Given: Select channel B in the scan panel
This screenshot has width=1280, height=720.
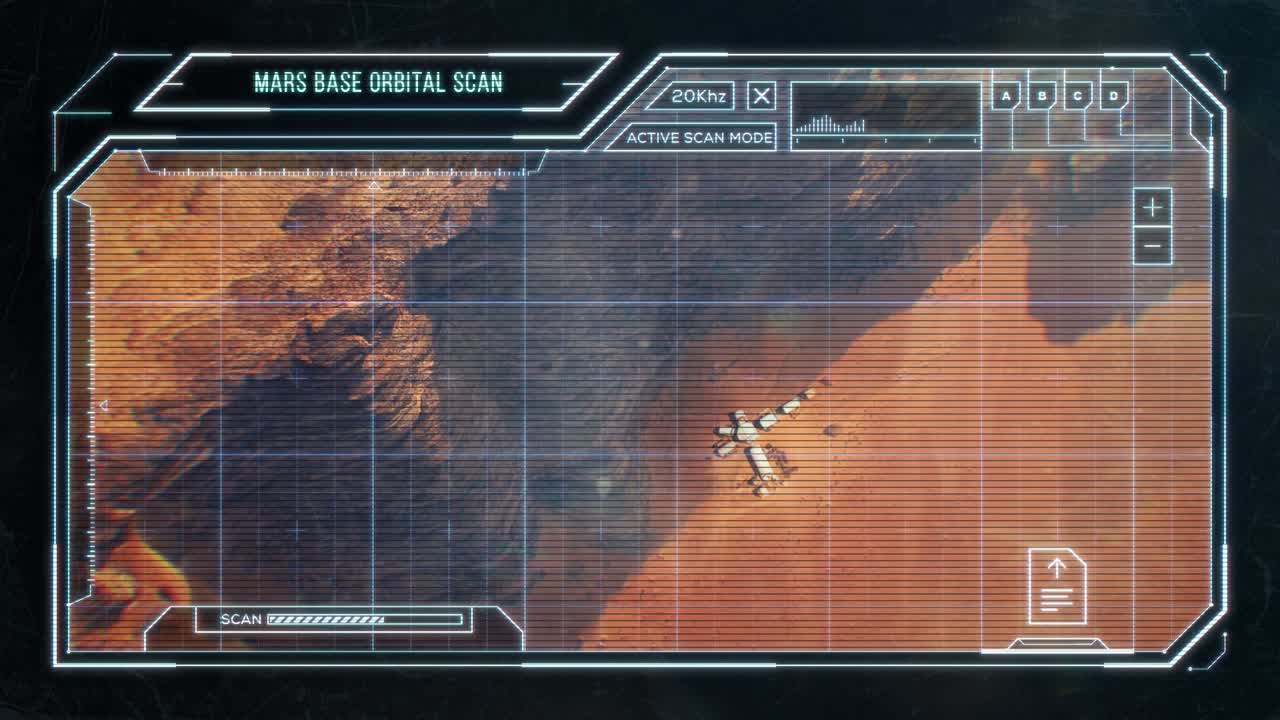Looking at the screenshot, I should click(x=1041, y=96).
